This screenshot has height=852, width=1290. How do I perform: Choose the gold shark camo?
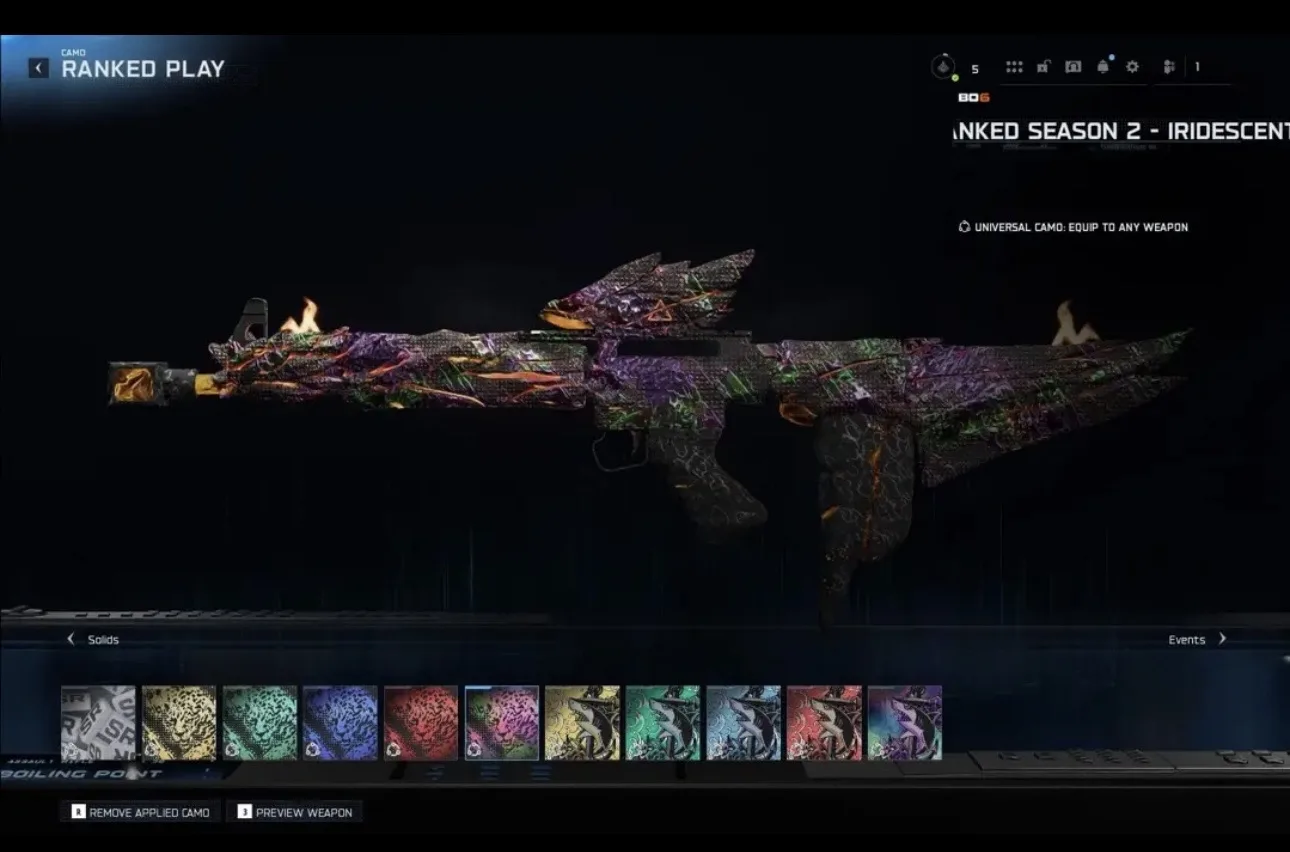(x=582, y=722)
